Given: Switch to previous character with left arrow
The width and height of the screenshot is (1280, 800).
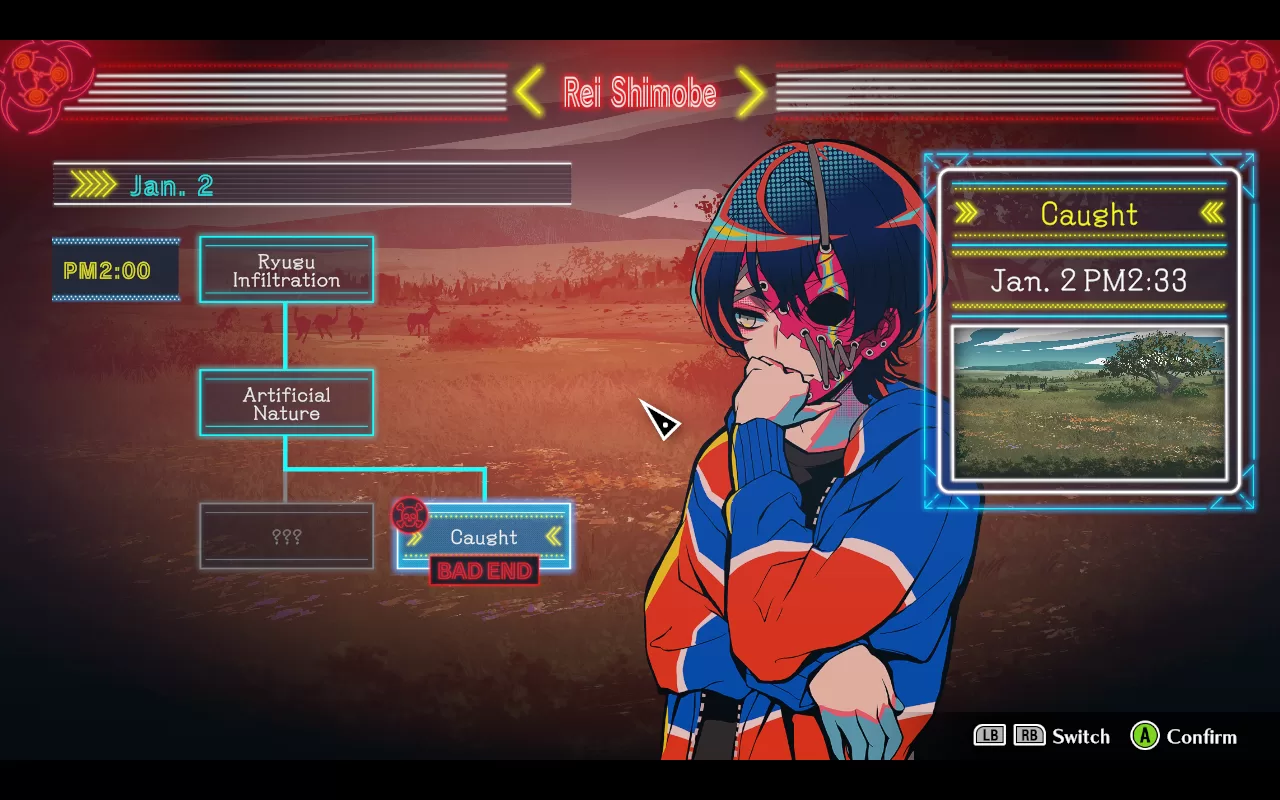Looking at the screenshot, I should click(529, 93).
